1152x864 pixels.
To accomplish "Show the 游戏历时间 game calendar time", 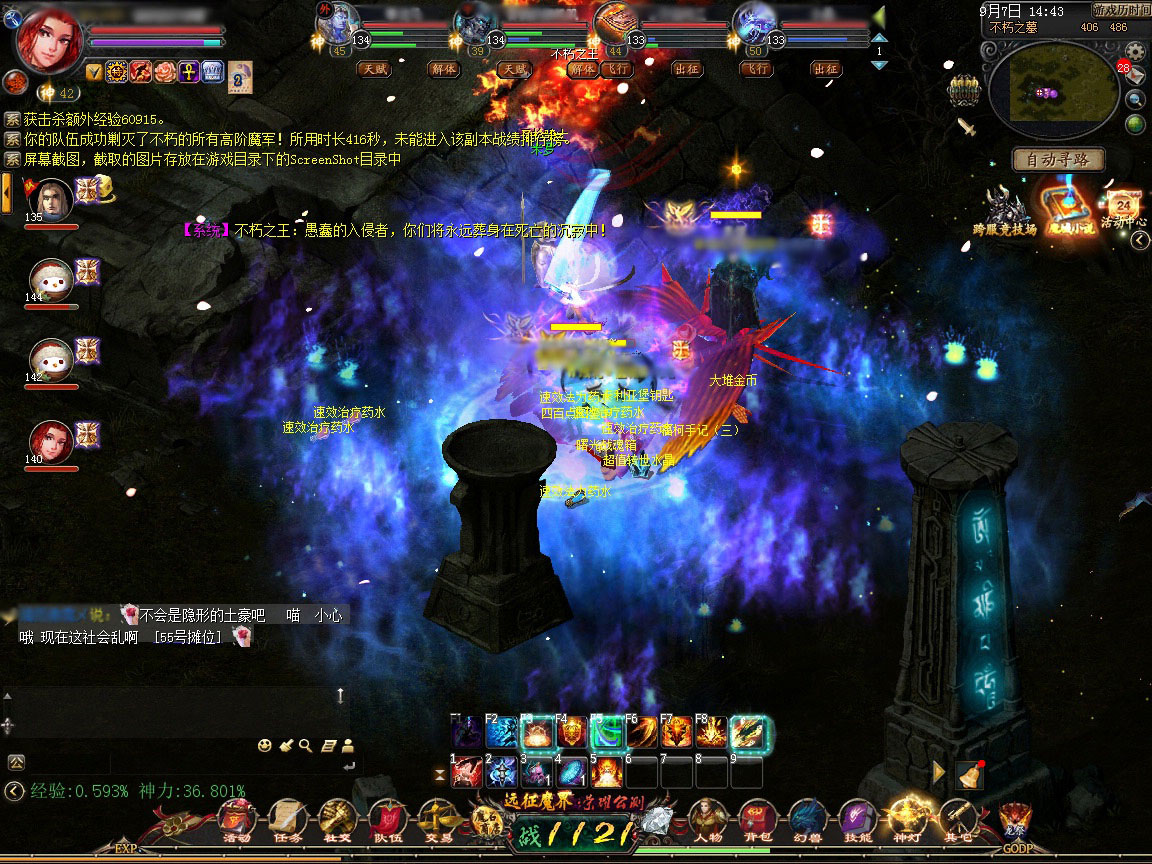I will coord(1118,10).
